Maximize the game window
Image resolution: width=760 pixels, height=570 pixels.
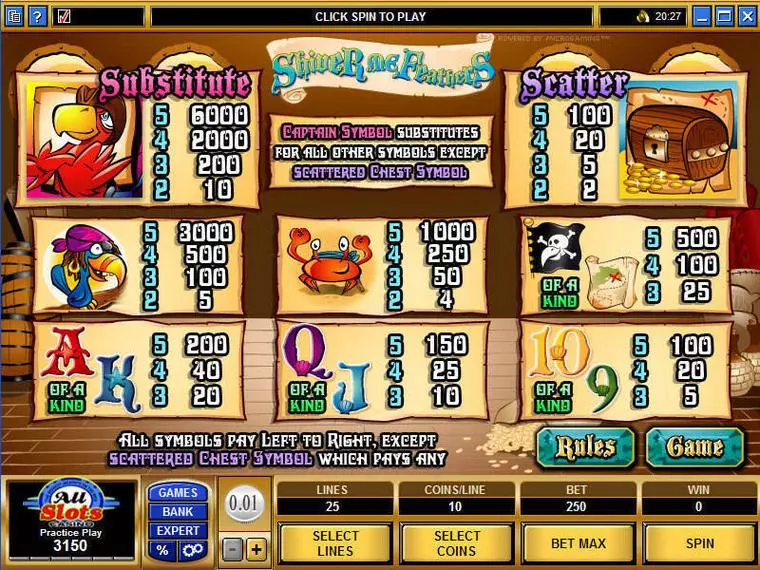726,16
